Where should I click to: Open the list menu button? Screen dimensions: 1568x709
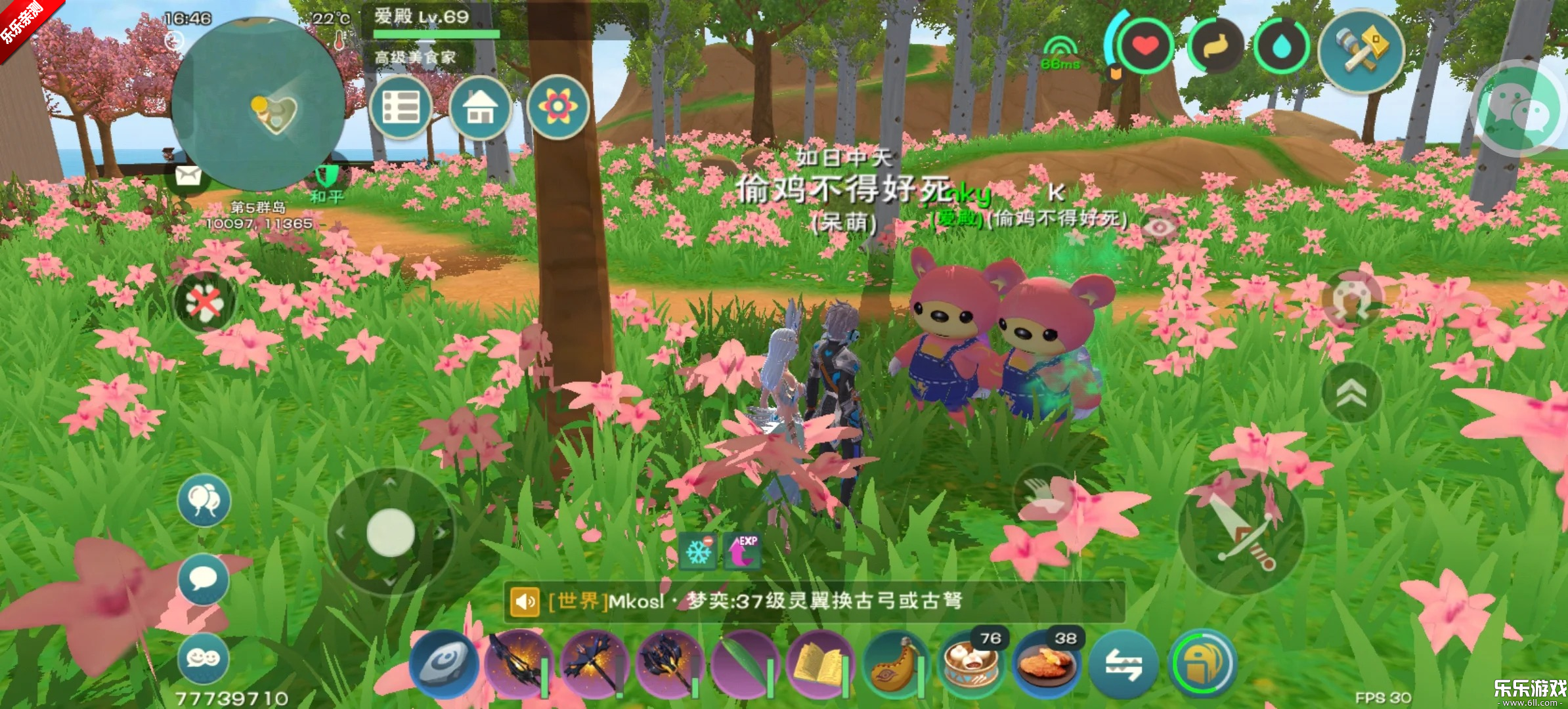pyautogui.click(x=401, y=108)
